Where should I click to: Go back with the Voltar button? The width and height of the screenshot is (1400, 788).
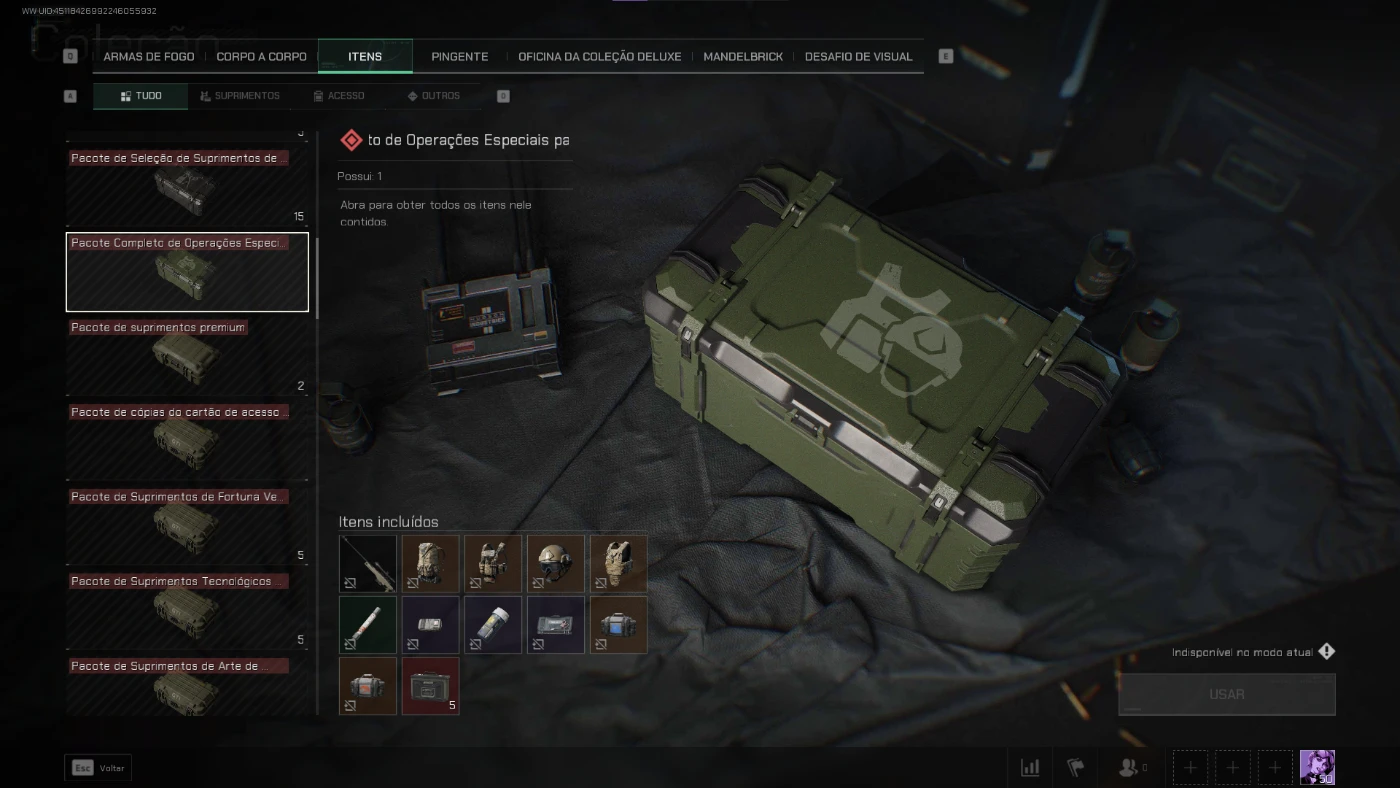point(98,768)
